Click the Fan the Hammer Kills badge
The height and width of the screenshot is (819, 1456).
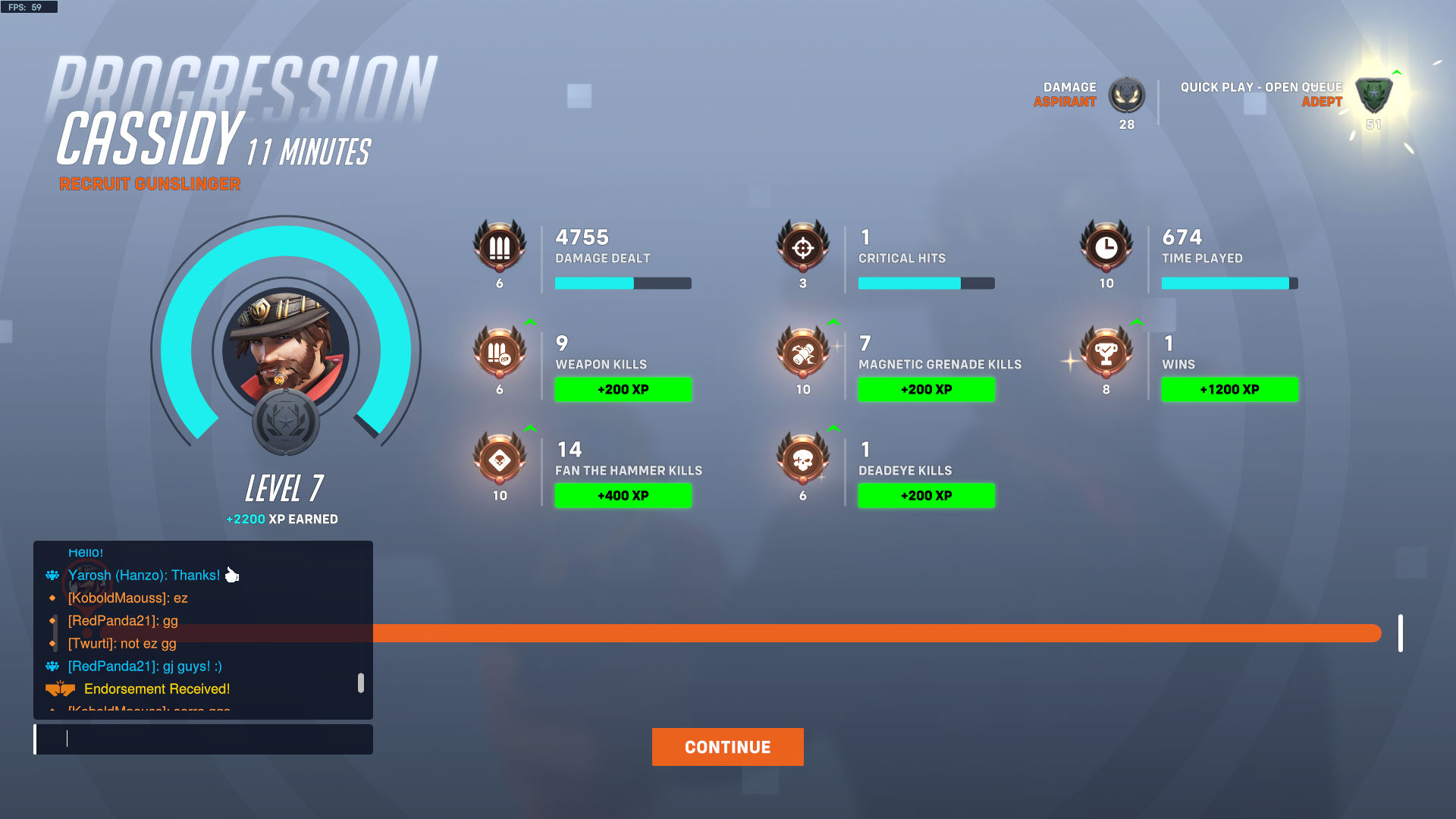tap(500, 460)
